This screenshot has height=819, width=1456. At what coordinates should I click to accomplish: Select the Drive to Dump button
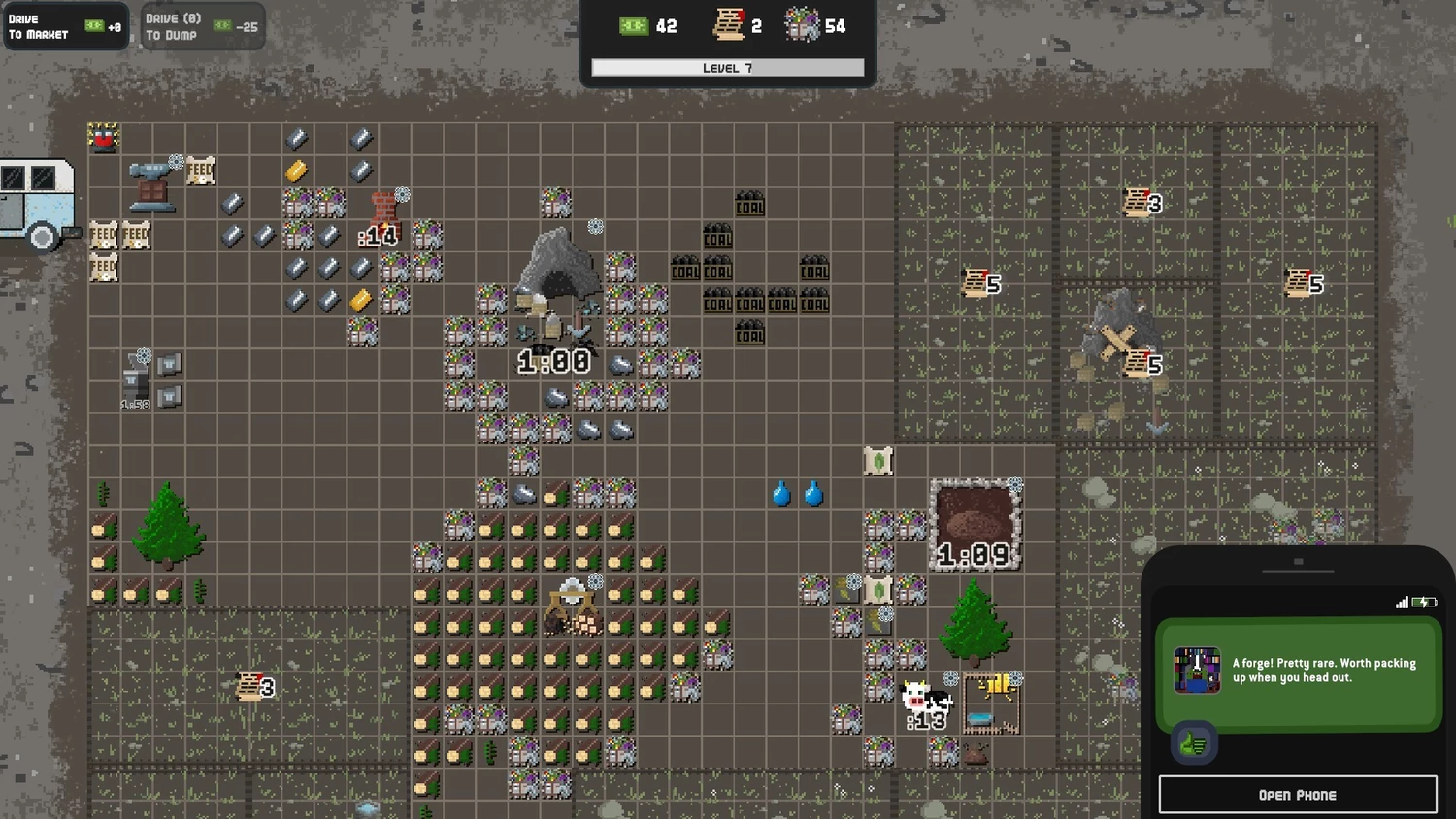[x=202, y=26]
